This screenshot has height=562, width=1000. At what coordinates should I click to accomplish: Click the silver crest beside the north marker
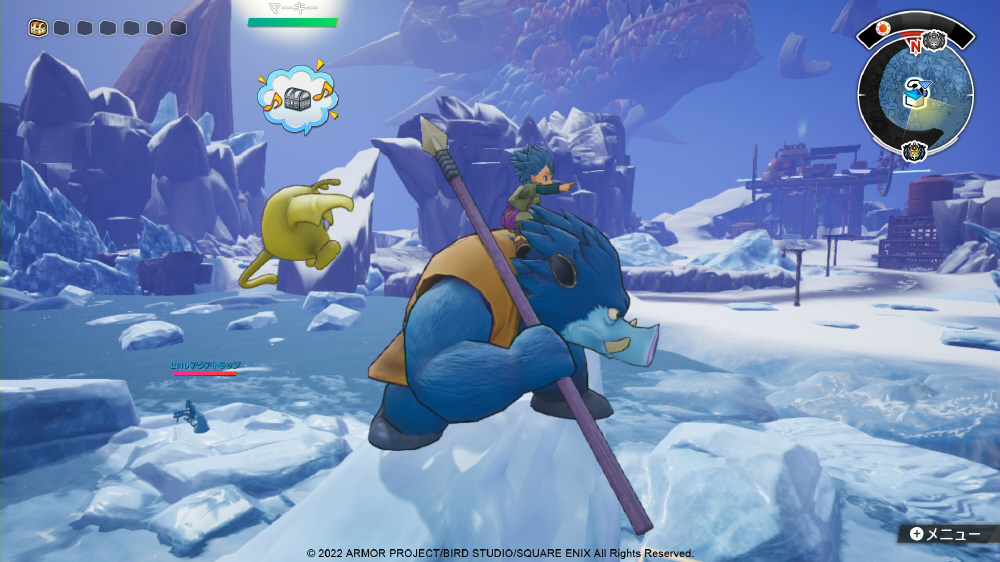point(935,40)
